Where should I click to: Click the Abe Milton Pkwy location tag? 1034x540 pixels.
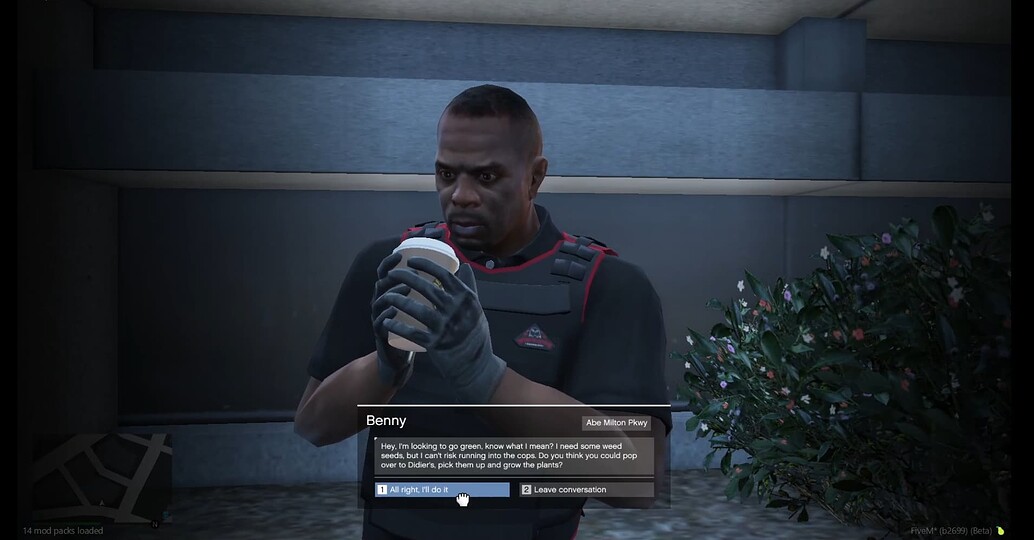[x=616, y=423]
